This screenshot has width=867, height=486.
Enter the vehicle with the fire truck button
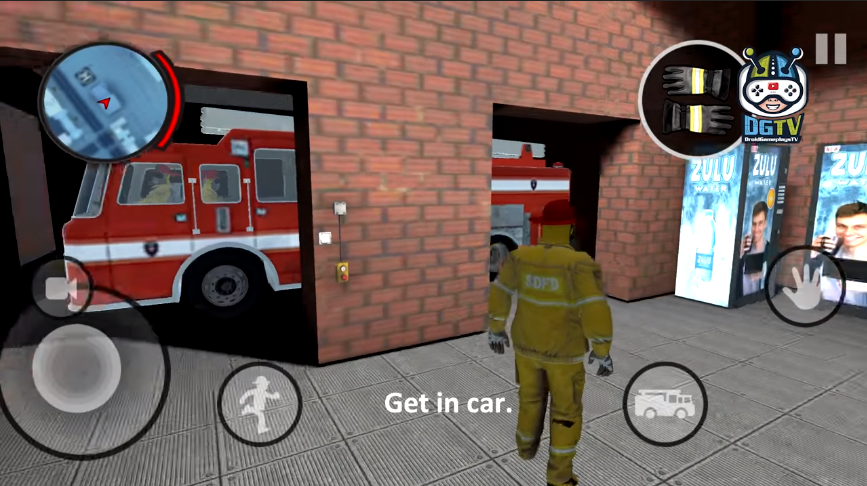click(x=665, y=403)
